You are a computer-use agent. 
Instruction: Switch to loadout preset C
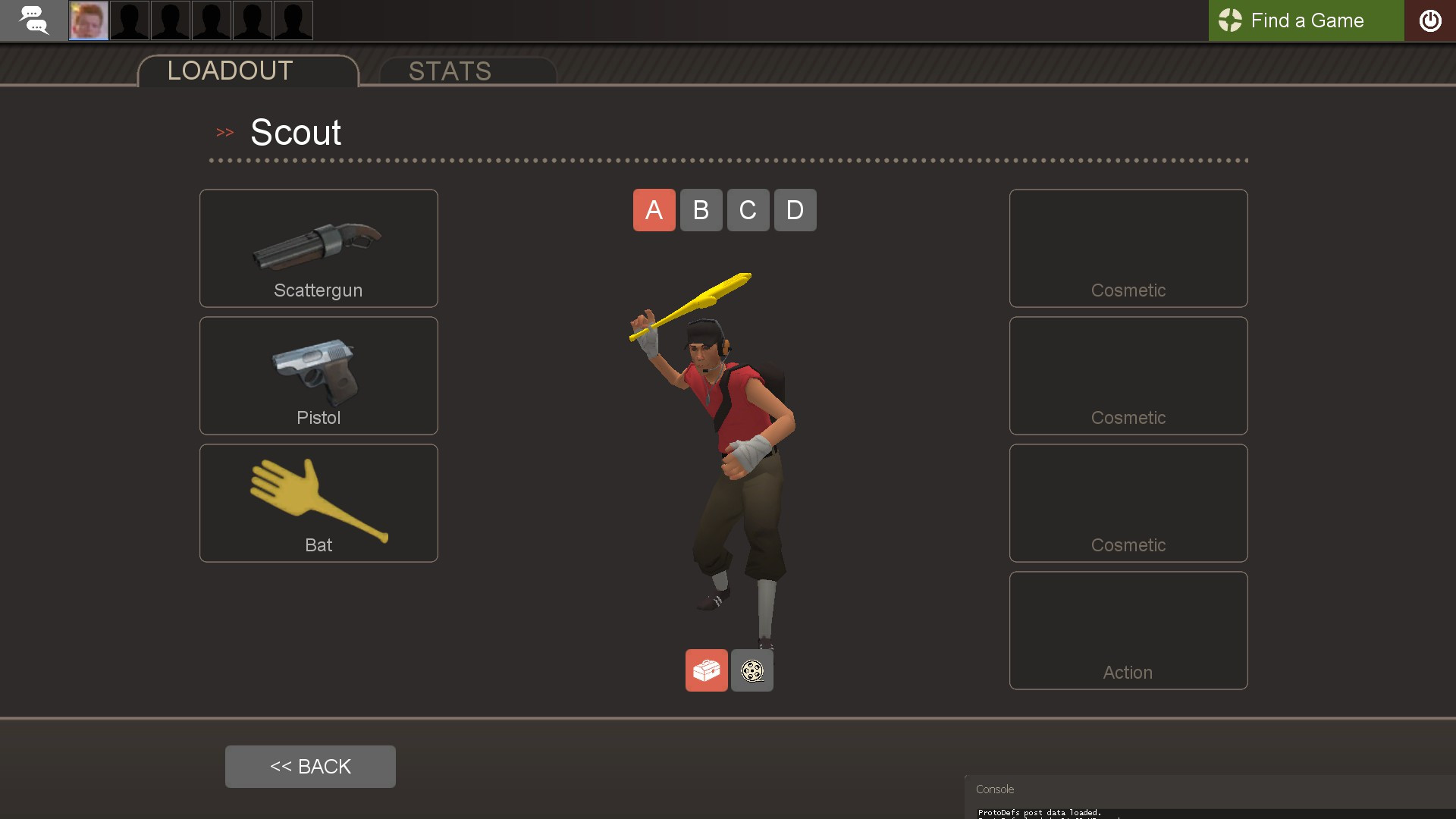[748, 210]
